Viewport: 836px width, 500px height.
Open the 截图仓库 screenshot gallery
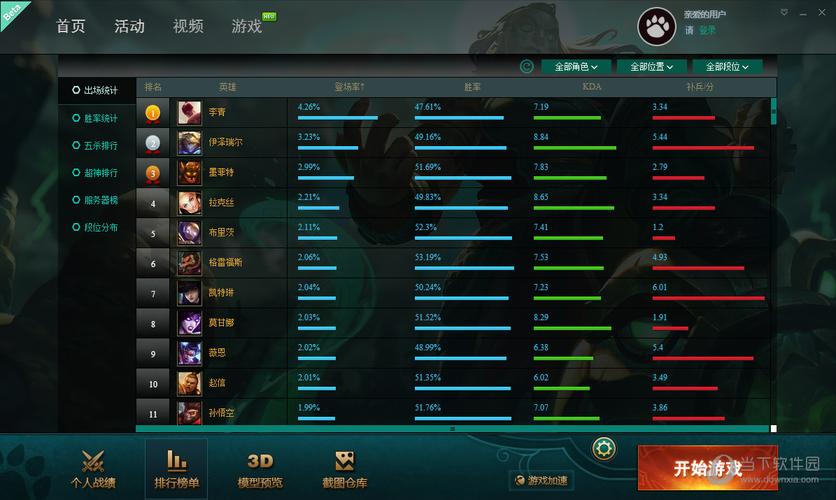click(344, 470)
